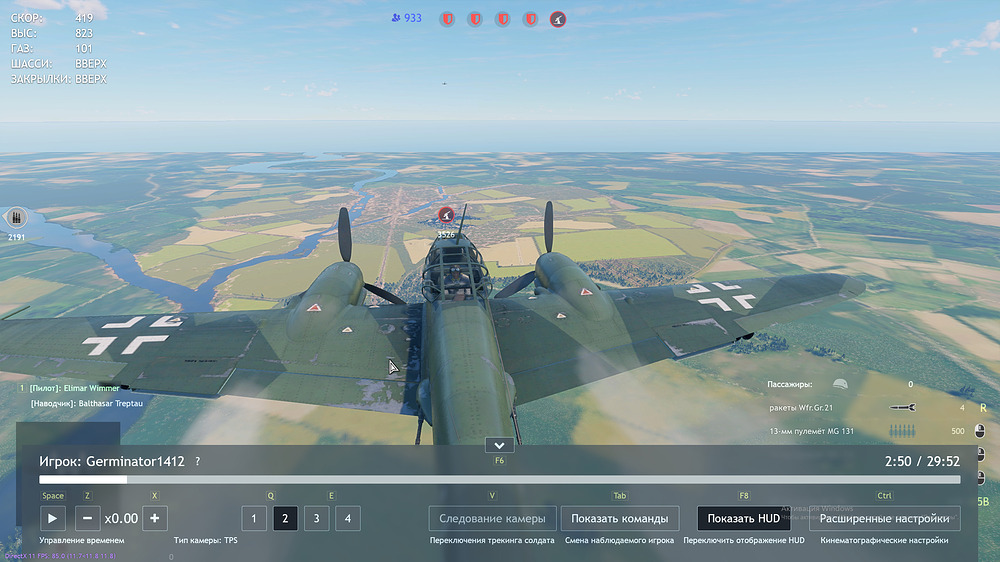Switch to camera type 3
The height and width of the screenshot is (562, 1000).
(316, 518)
